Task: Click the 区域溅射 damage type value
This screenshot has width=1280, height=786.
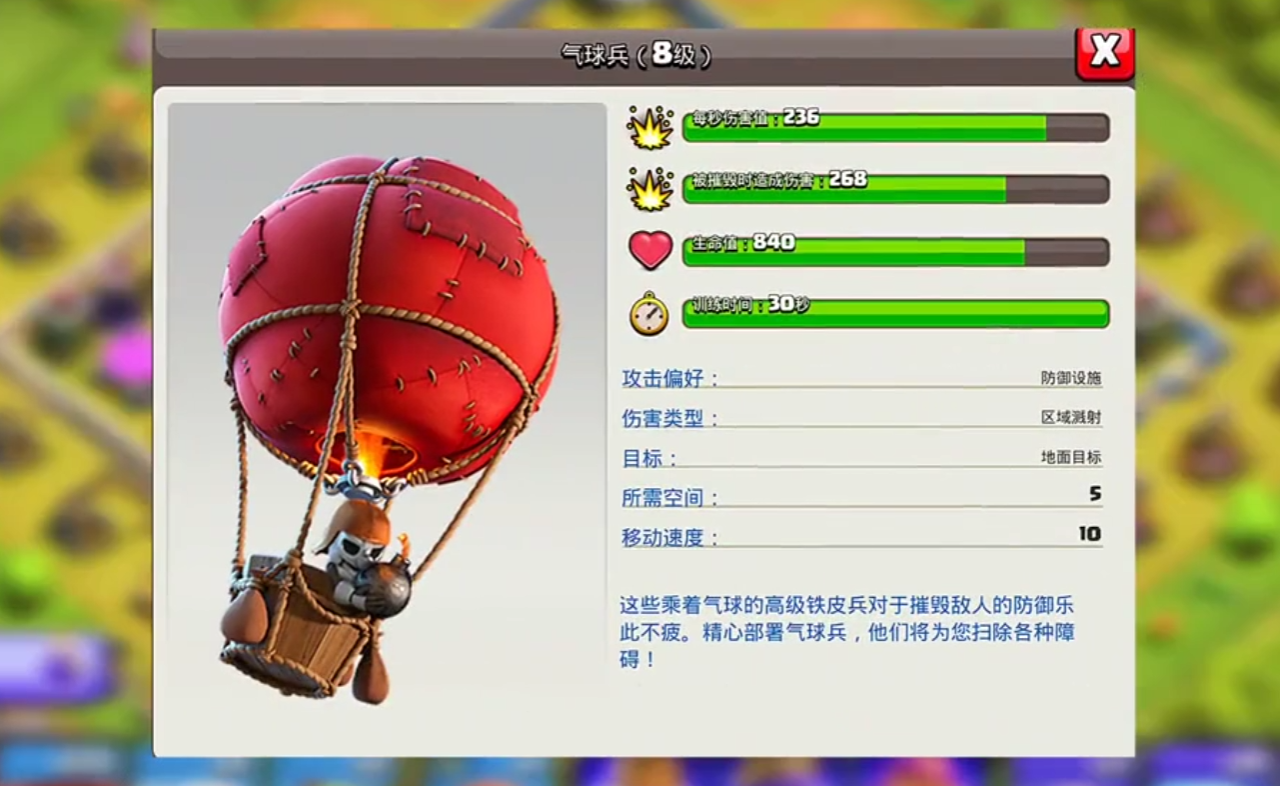Action: tap(1074, 418)
